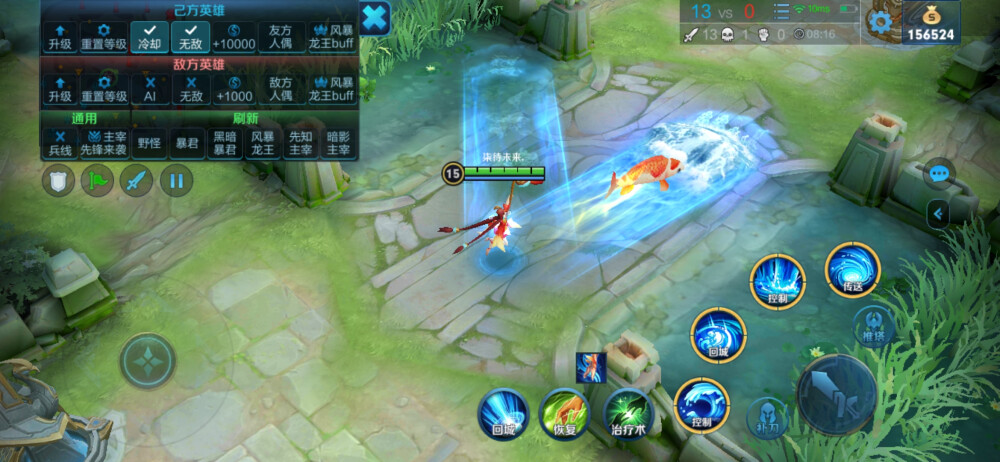Activate the 传送 teleport skill
The image size is (1000, 462).
click(853, 270)
